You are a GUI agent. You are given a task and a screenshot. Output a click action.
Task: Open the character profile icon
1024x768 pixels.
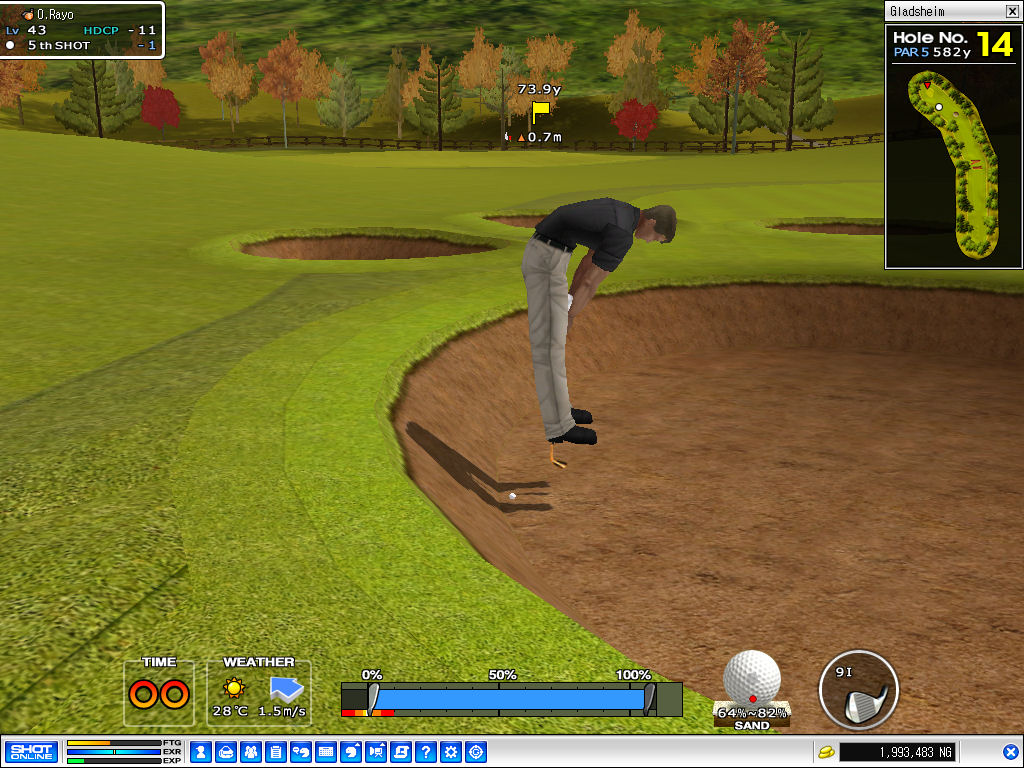tap(201, 752)
